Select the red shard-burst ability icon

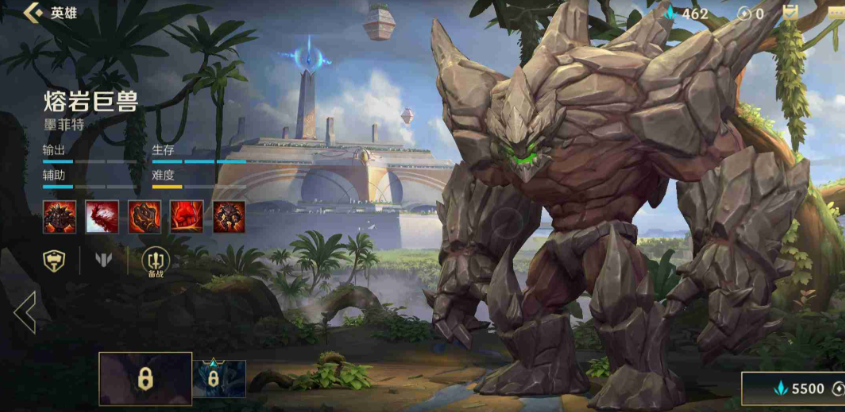[101, 216]
